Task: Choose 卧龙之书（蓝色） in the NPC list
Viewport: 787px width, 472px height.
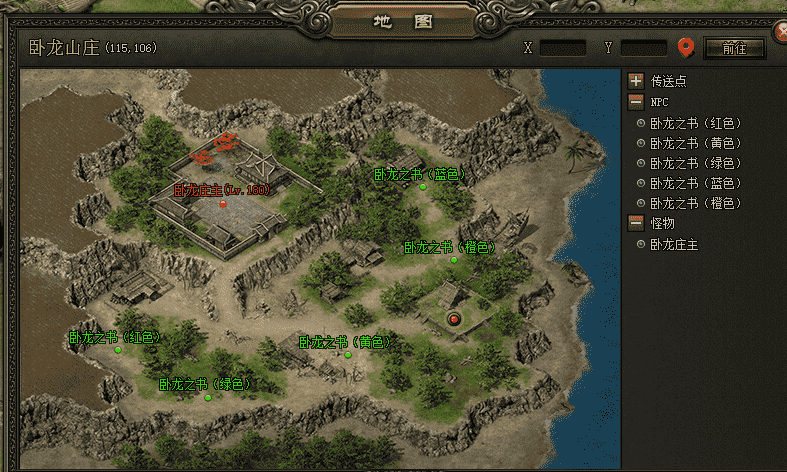Action: tap(695, 183)
